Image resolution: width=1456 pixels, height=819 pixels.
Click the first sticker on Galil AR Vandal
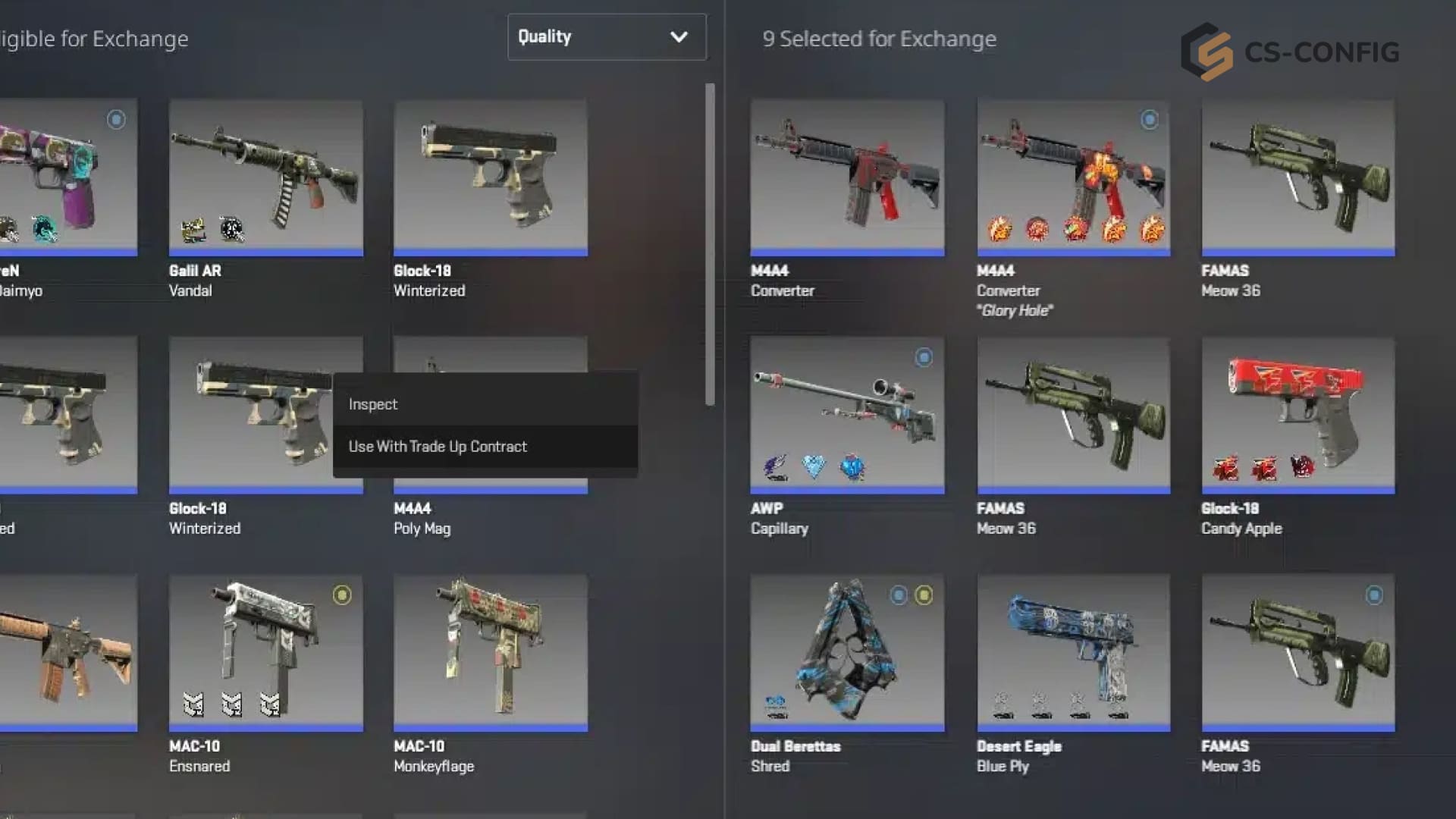pos(196,230)
